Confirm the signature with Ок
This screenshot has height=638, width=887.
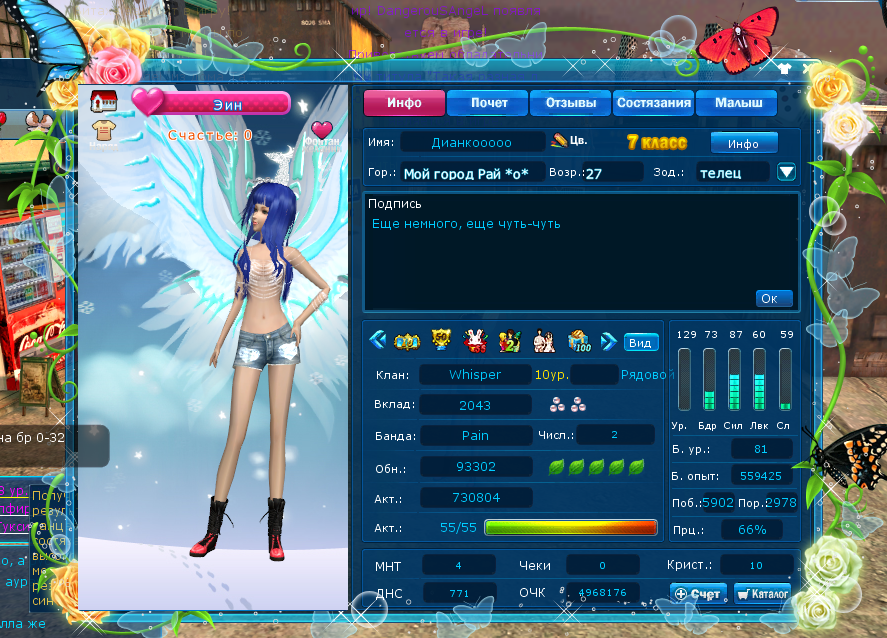pos(774,298)
